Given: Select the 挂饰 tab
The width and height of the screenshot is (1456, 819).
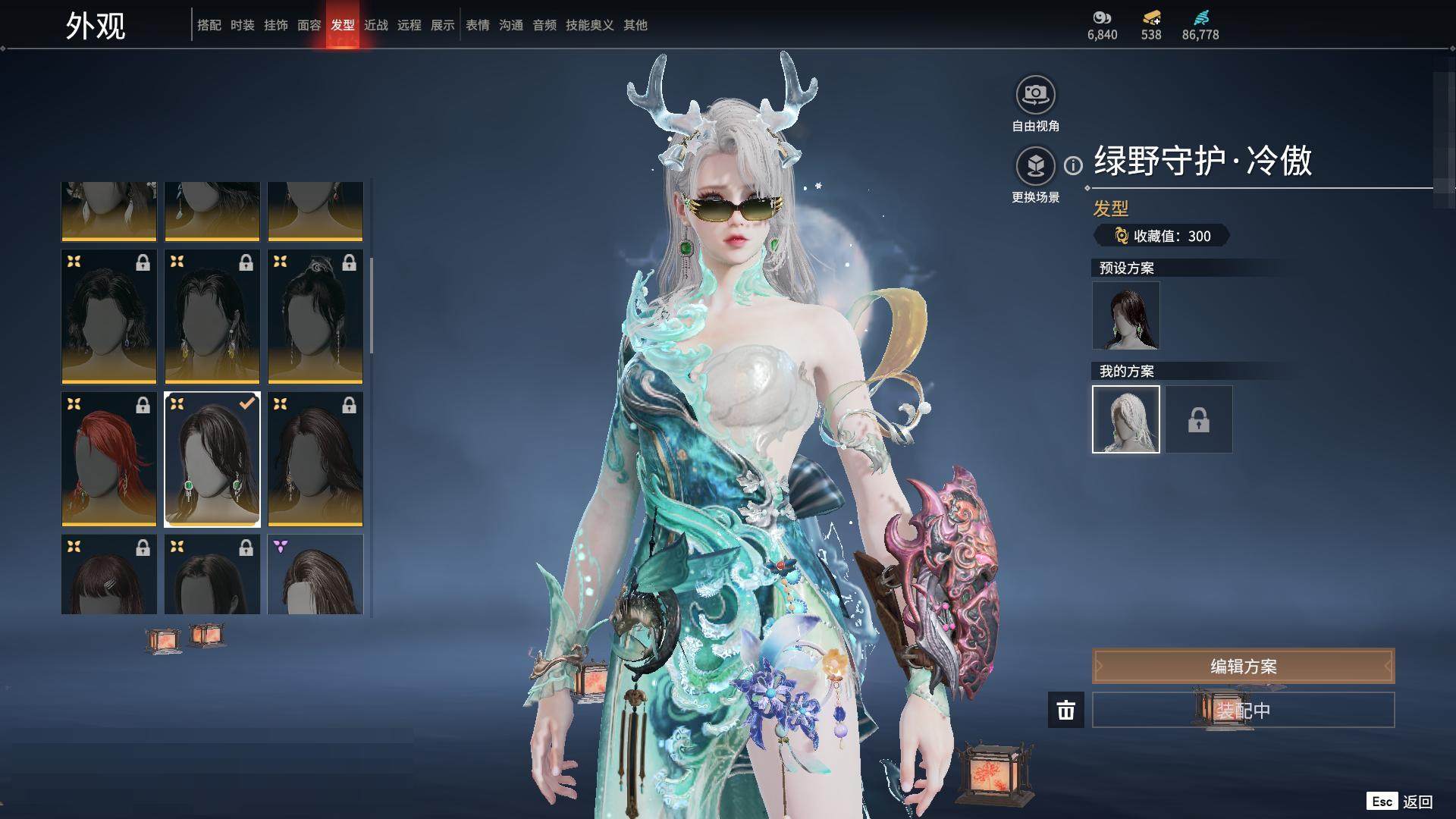Looking at the screenshot, I should pos(276,25).
